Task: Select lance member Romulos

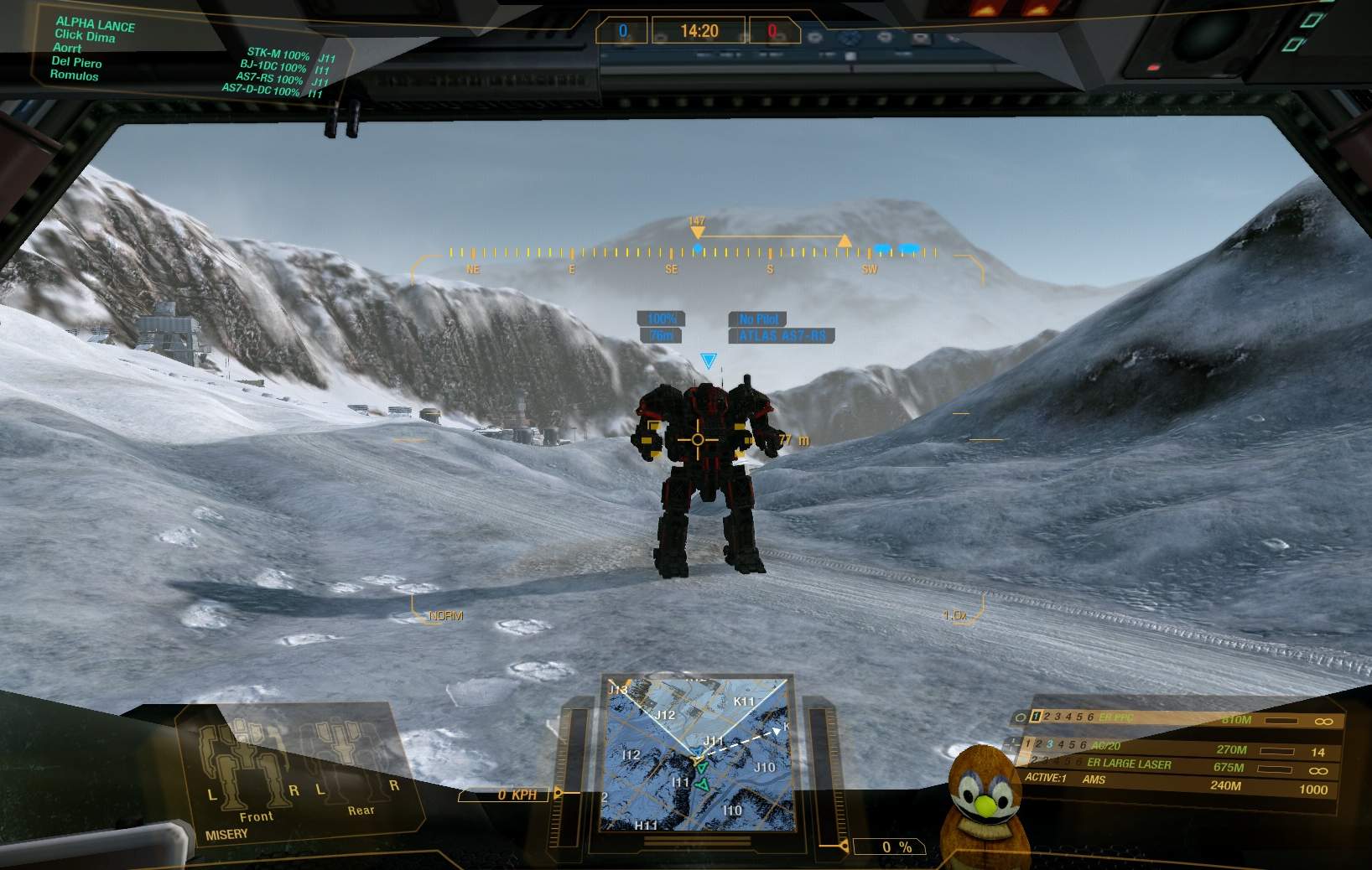Action: [74, 75]
